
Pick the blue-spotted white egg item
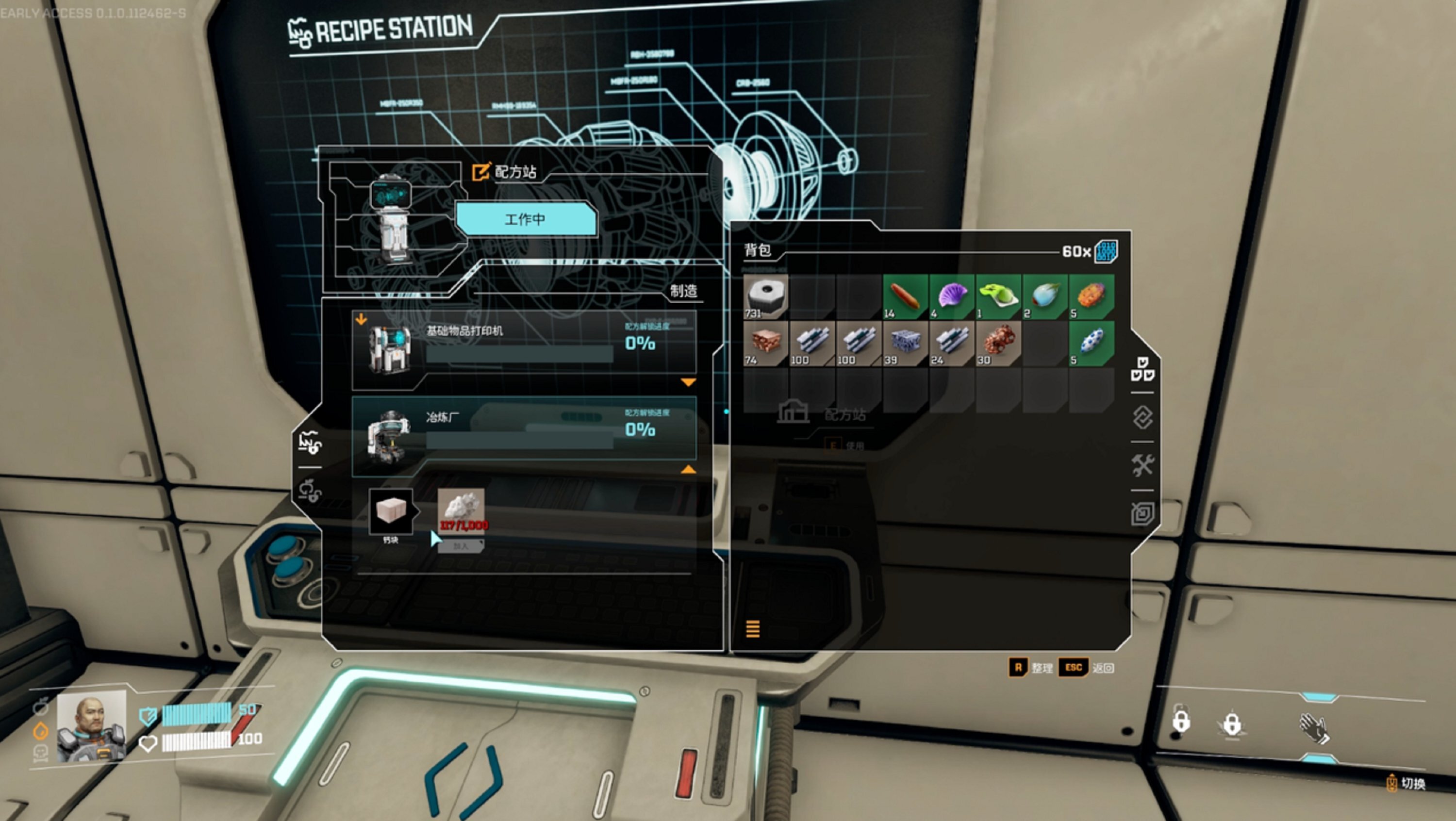click(x=1092, y=344)
